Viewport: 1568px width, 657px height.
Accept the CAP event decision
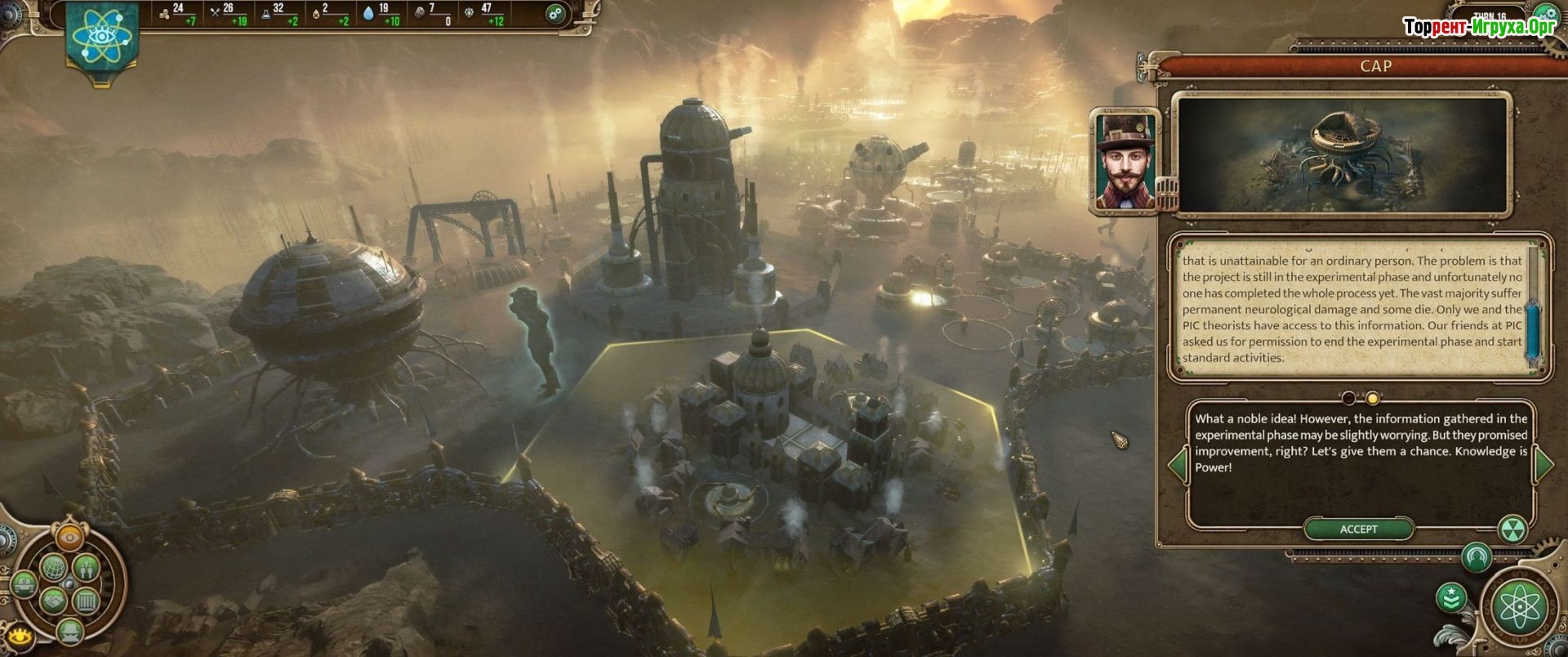pyautogui.click(x=1358, y=530)
